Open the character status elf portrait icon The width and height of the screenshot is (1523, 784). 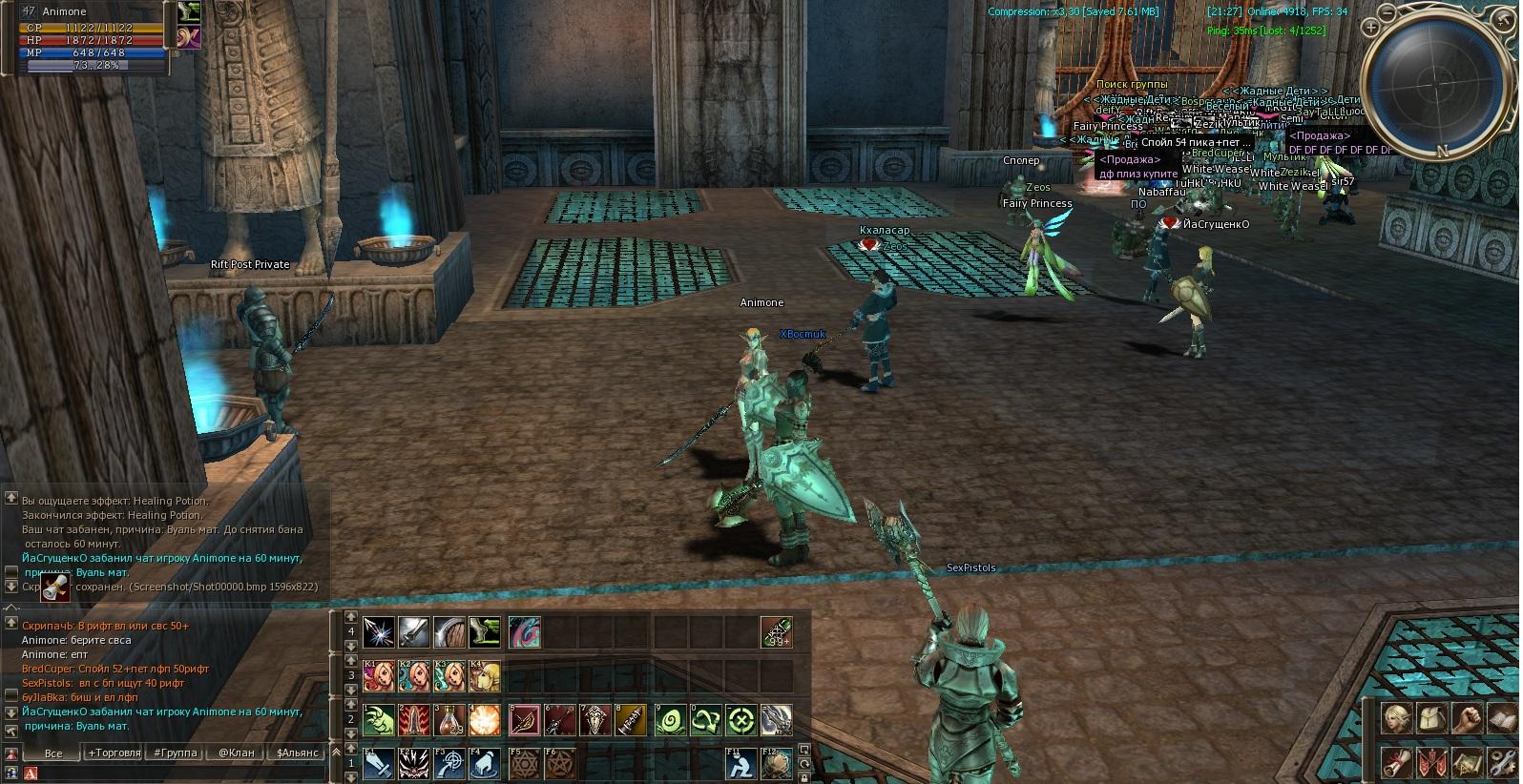pyautogui.click(x=1397, y=718)
